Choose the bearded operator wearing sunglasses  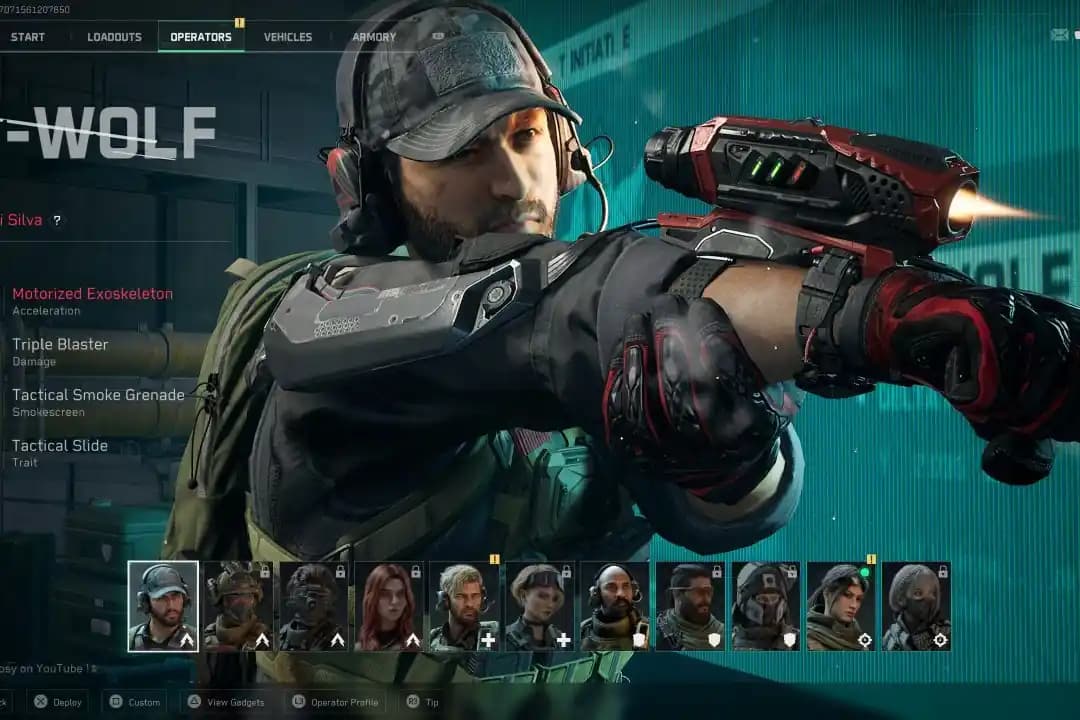click(x=690, y=606)
